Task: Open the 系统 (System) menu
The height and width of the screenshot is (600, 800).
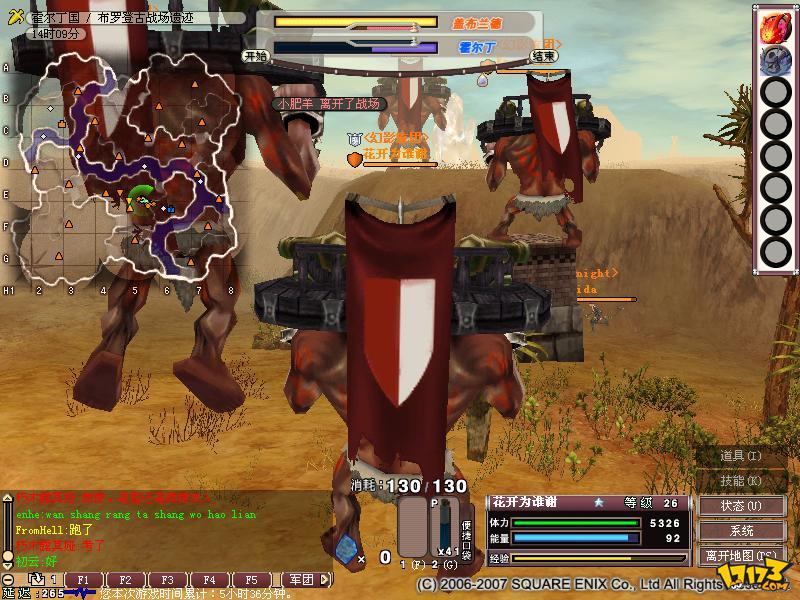Action: 741,531
